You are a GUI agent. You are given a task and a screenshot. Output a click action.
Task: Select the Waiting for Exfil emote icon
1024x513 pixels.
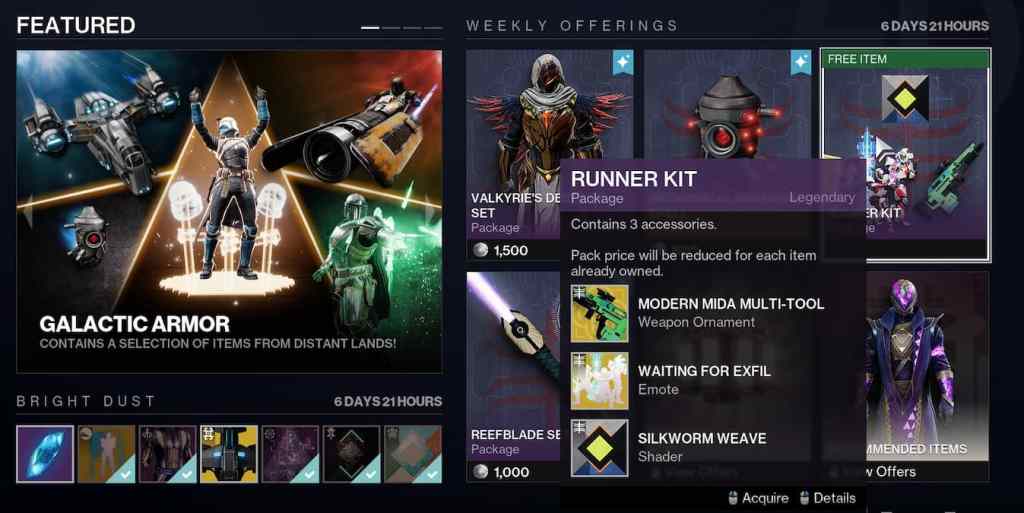coord(600,380)
